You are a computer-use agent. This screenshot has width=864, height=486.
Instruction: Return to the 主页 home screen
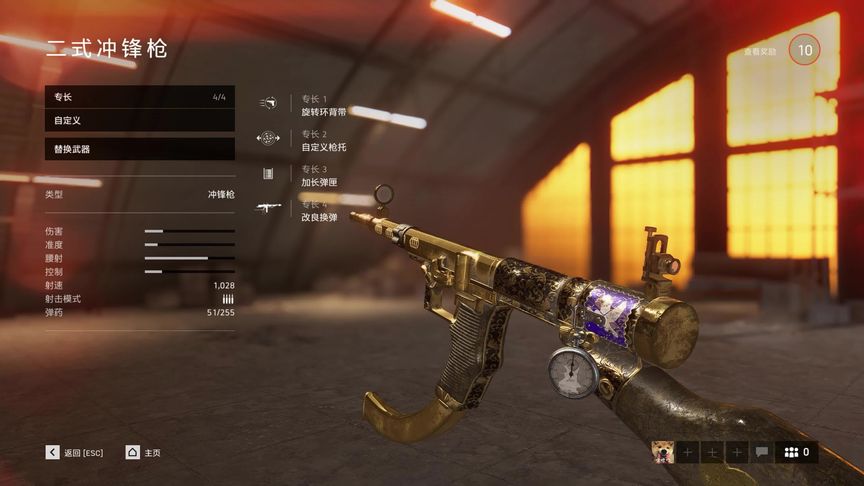click(143, 452)
